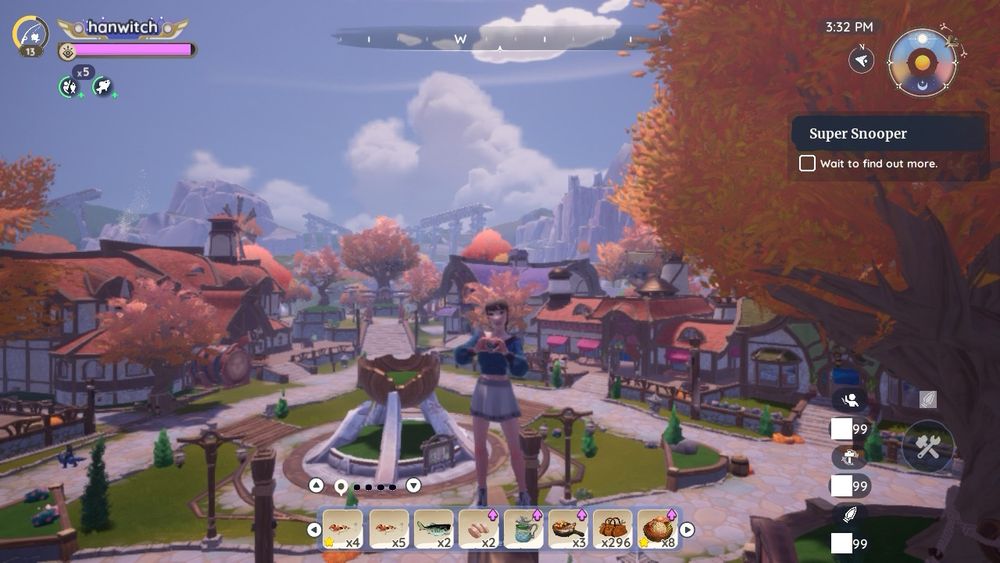1000x563 pixels.
Task: Click the hotbar left arrow button
Action: coord(314,529)
